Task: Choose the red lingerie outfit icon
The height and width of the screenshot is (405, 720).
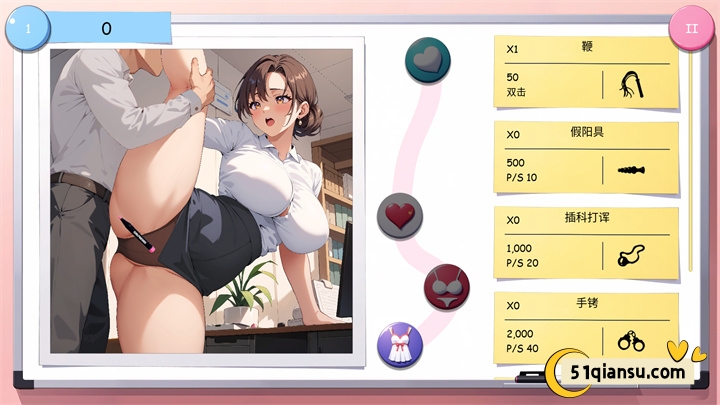Action: click(447, 287)
